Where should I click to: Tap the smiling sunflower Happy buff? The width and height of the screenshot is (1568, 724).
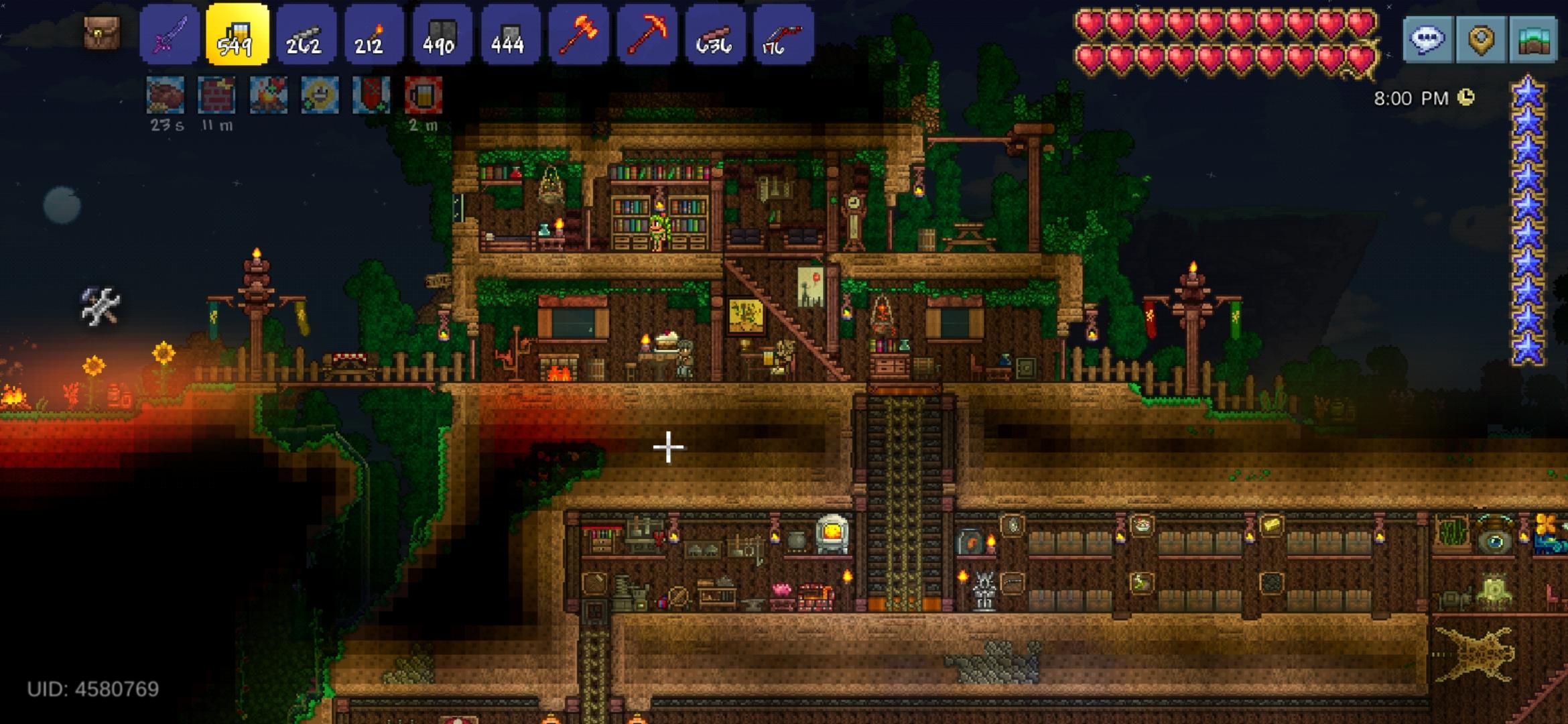[320, 95]
